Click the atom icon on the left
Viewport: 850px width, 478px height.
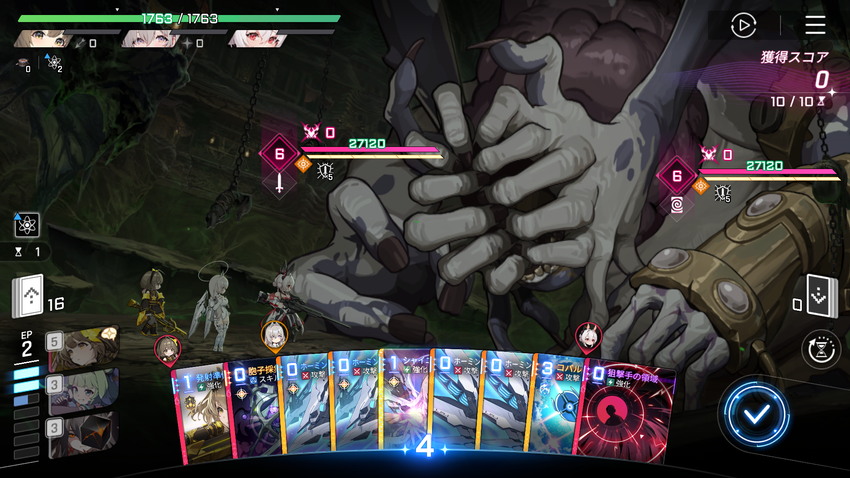27,224
